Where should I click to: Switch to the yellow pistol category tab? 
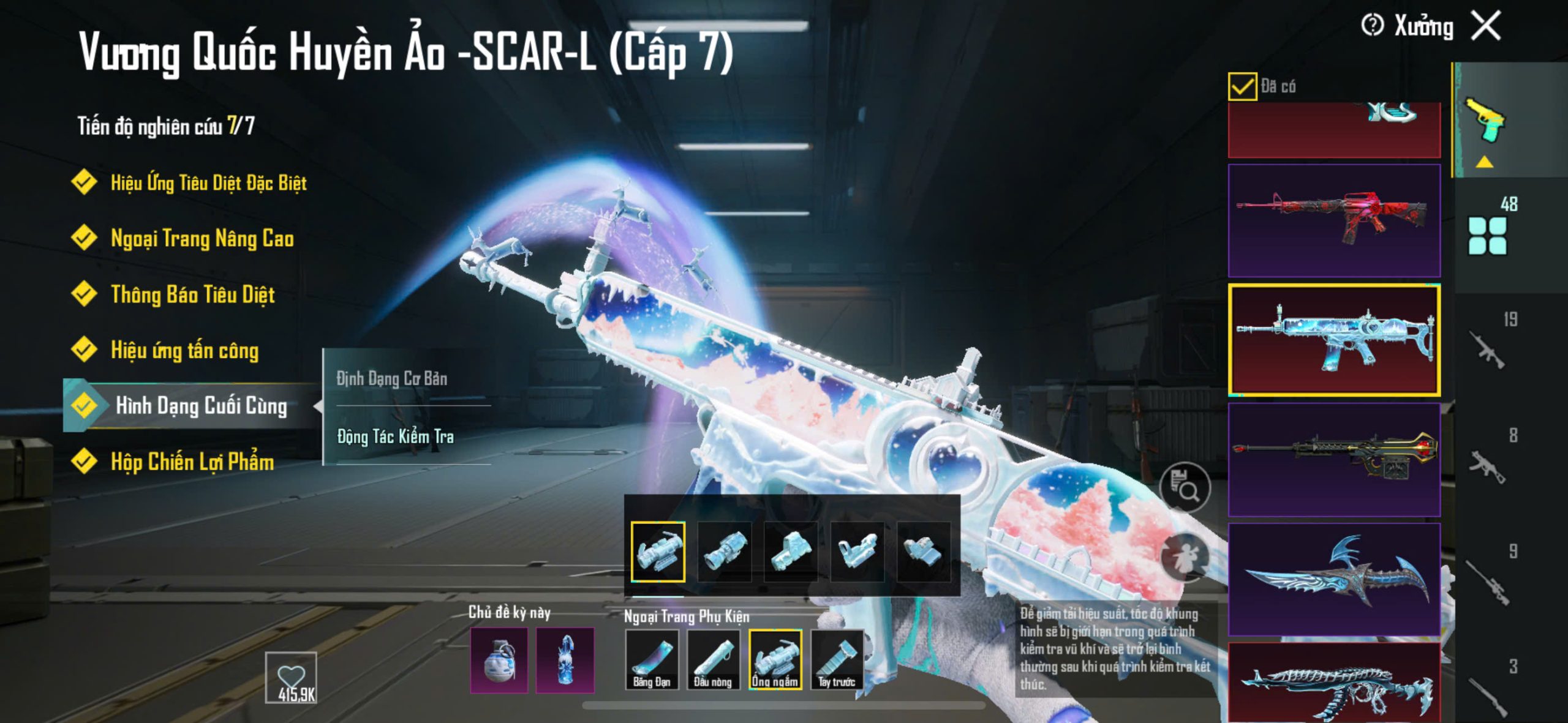tap(1485, 120)
